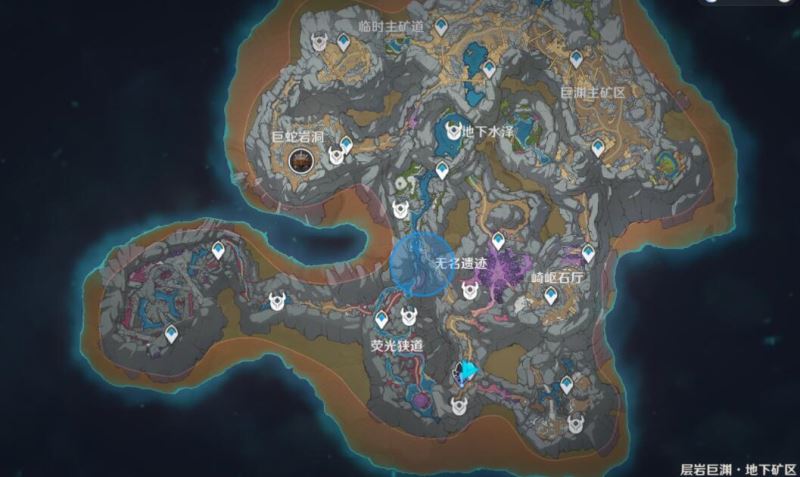This screenshot has height=477, width=800.
Task: Click the teleport waypoint above 荧光狭道 label
Action: (381, 319)
